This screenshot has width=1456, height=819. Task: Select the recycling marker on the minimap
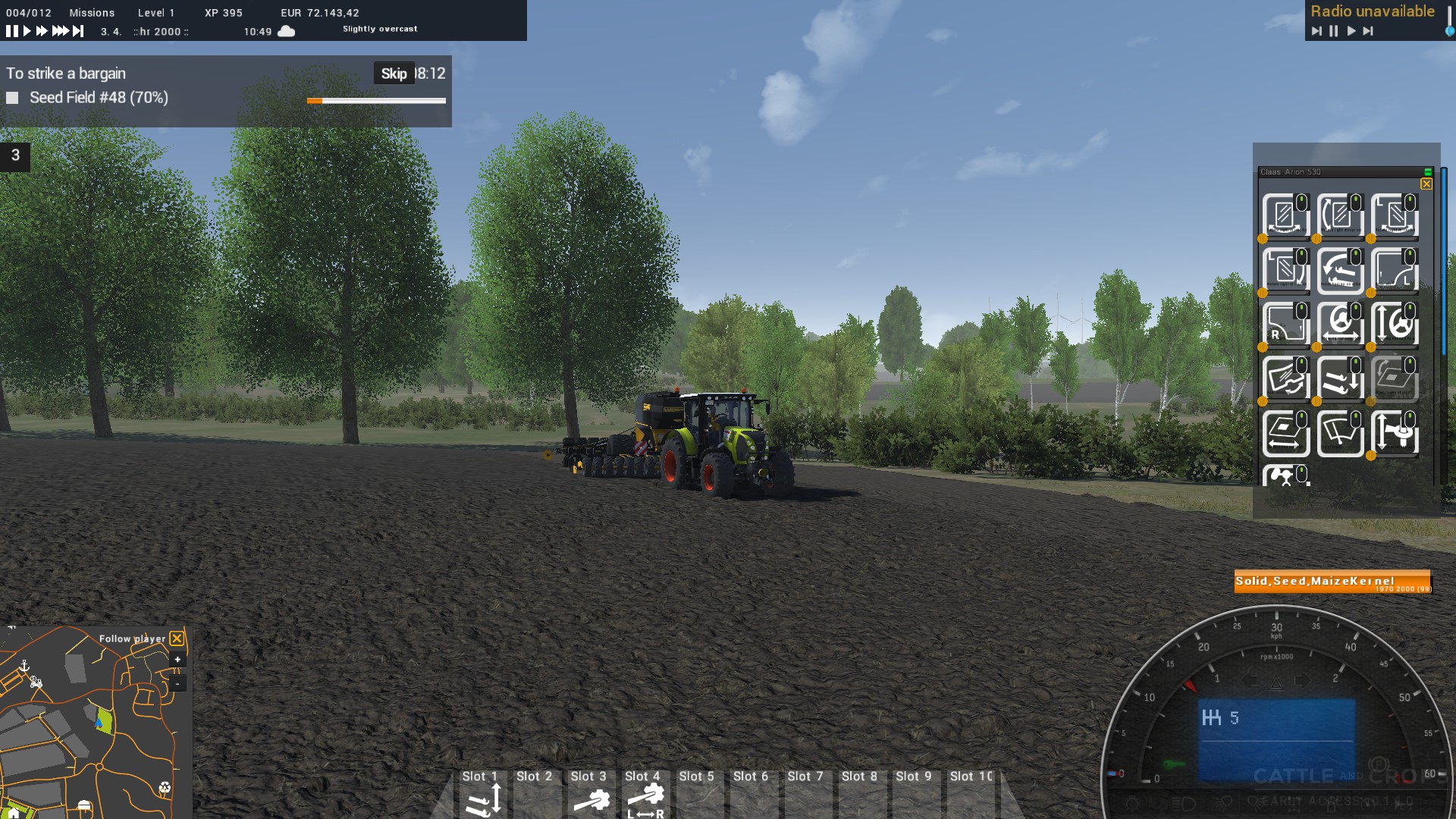pos(165,788)
